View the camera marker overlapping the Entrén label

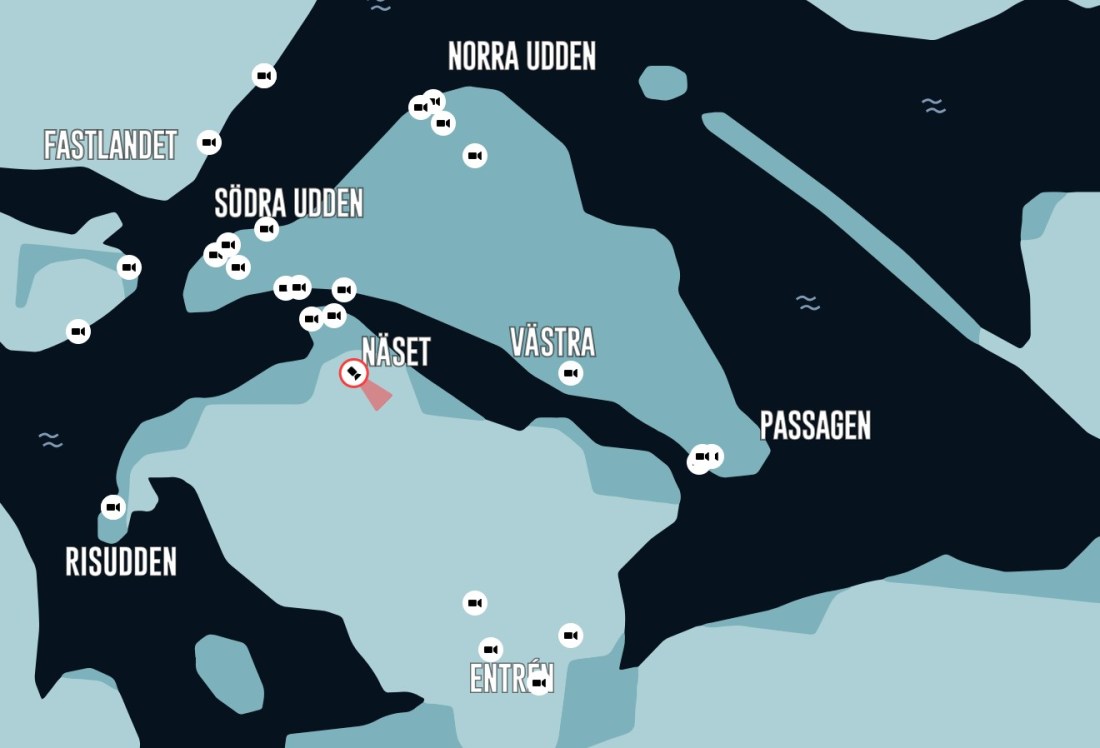click(539, 683)
